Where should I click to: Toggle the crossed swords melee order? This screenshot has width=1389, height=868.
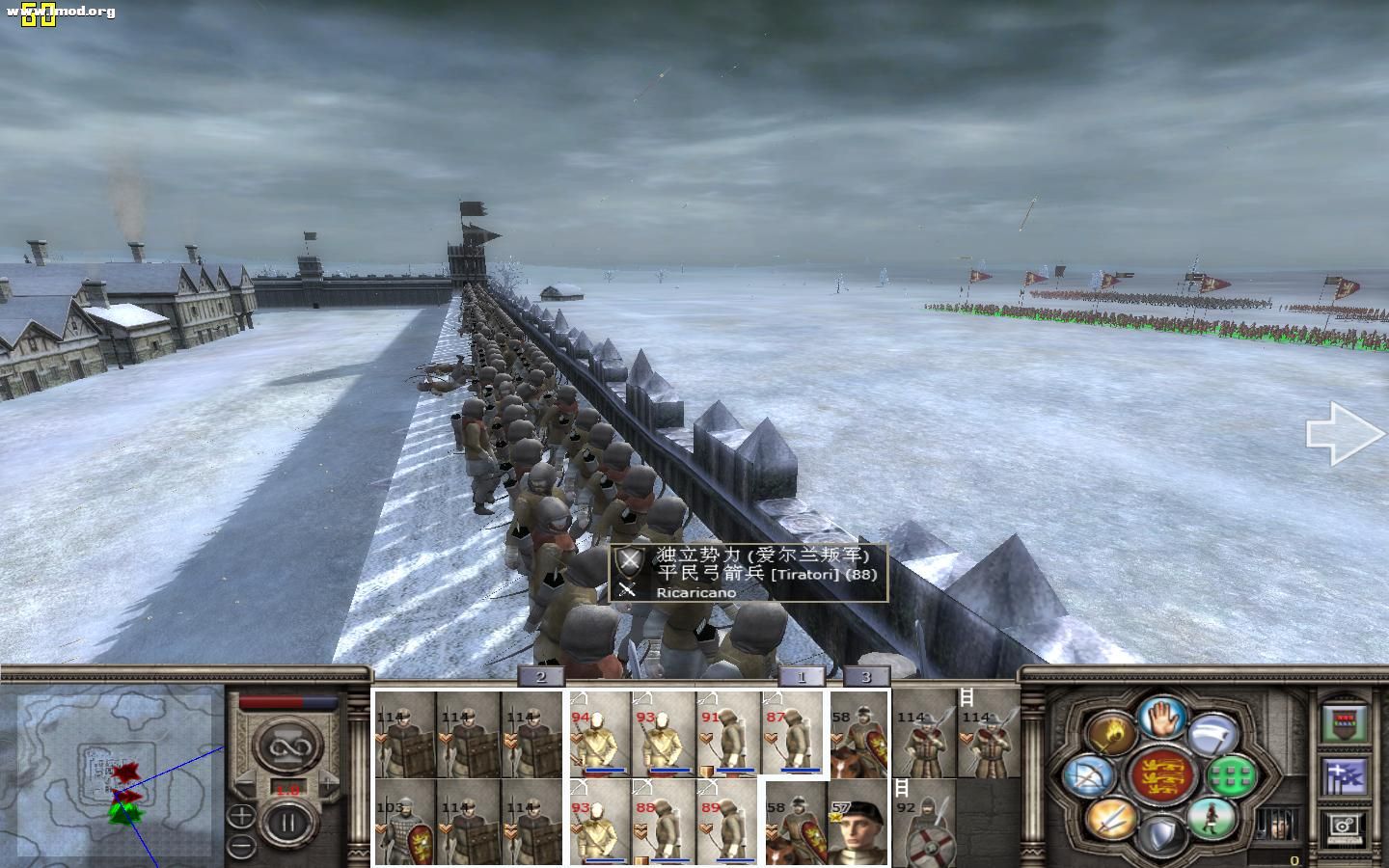(x=1111, y=821)
